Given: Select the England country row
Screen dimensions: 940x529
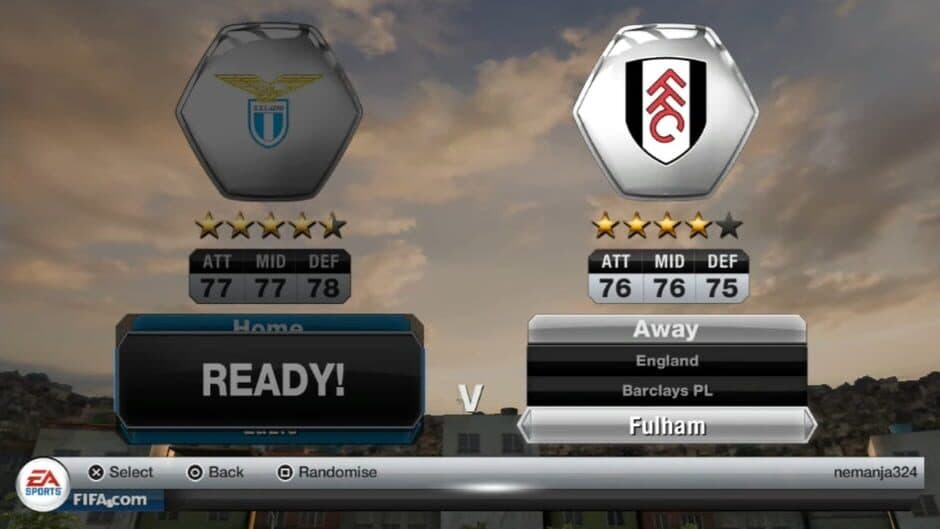Looking at the screenshot, I should tap(666, 360).
